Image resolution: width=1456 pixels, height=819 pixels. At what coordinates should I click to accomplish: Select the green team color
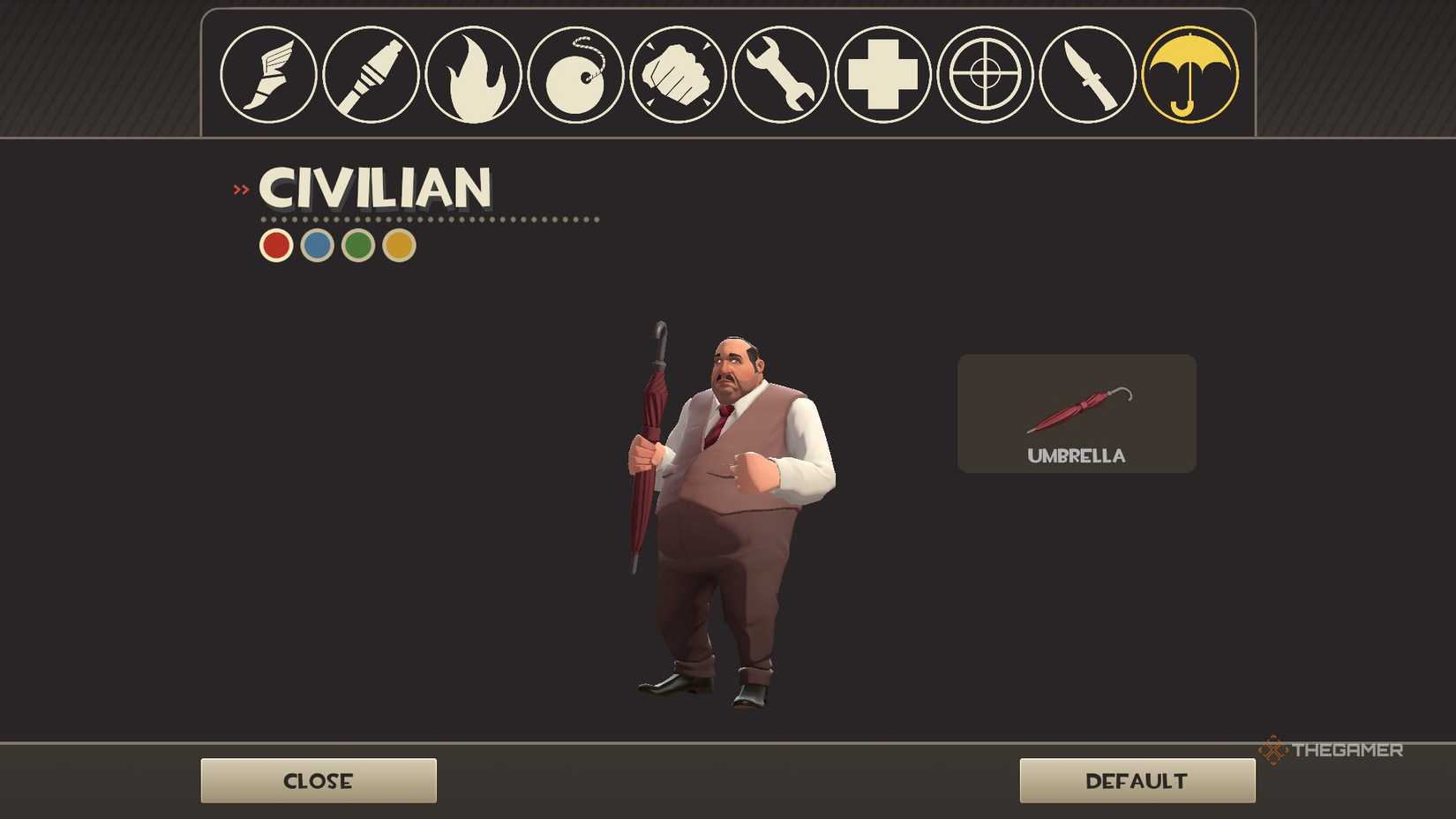(x=356, y=244)
